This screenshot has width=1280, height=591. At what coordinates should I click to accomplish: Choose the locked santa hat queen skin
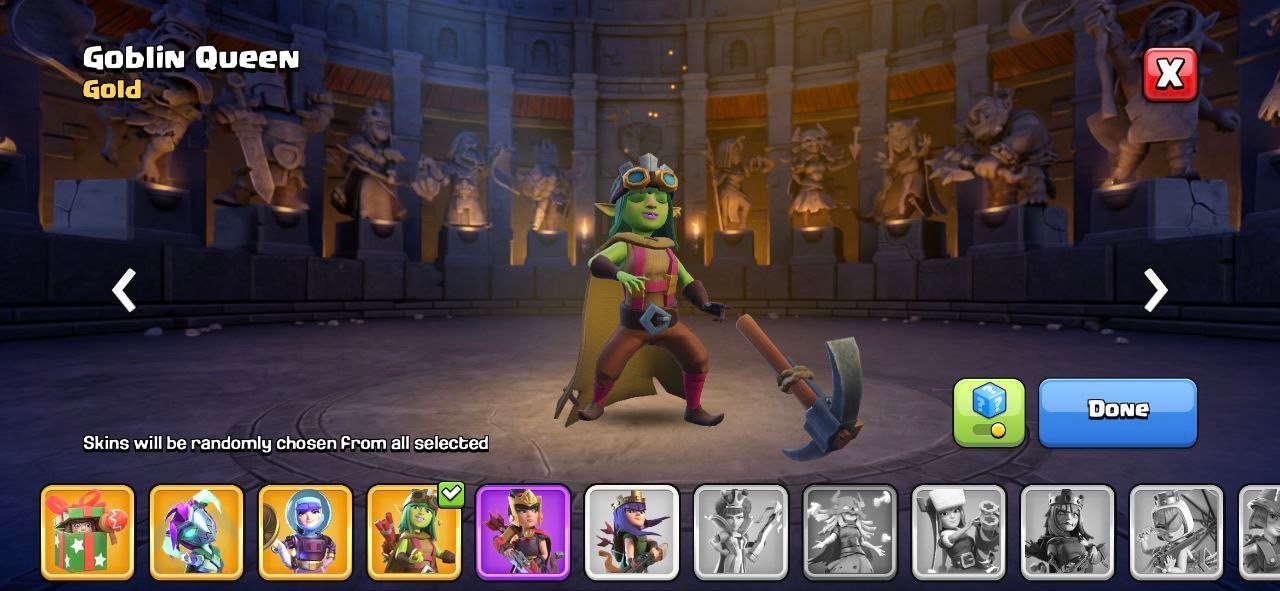959,532
